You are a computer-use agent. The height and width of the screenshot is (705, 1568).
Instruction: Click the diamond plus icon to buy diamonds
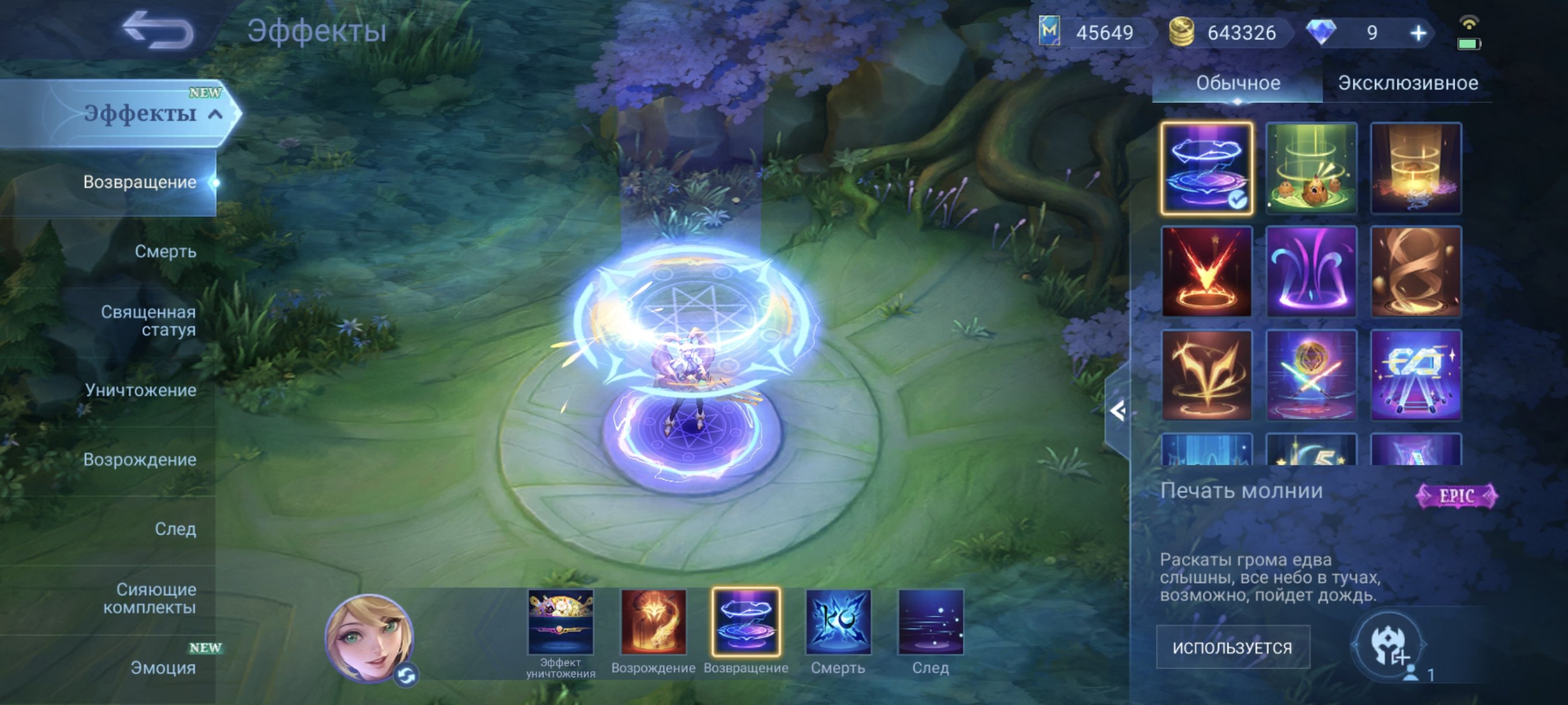tap(1418, 34)
